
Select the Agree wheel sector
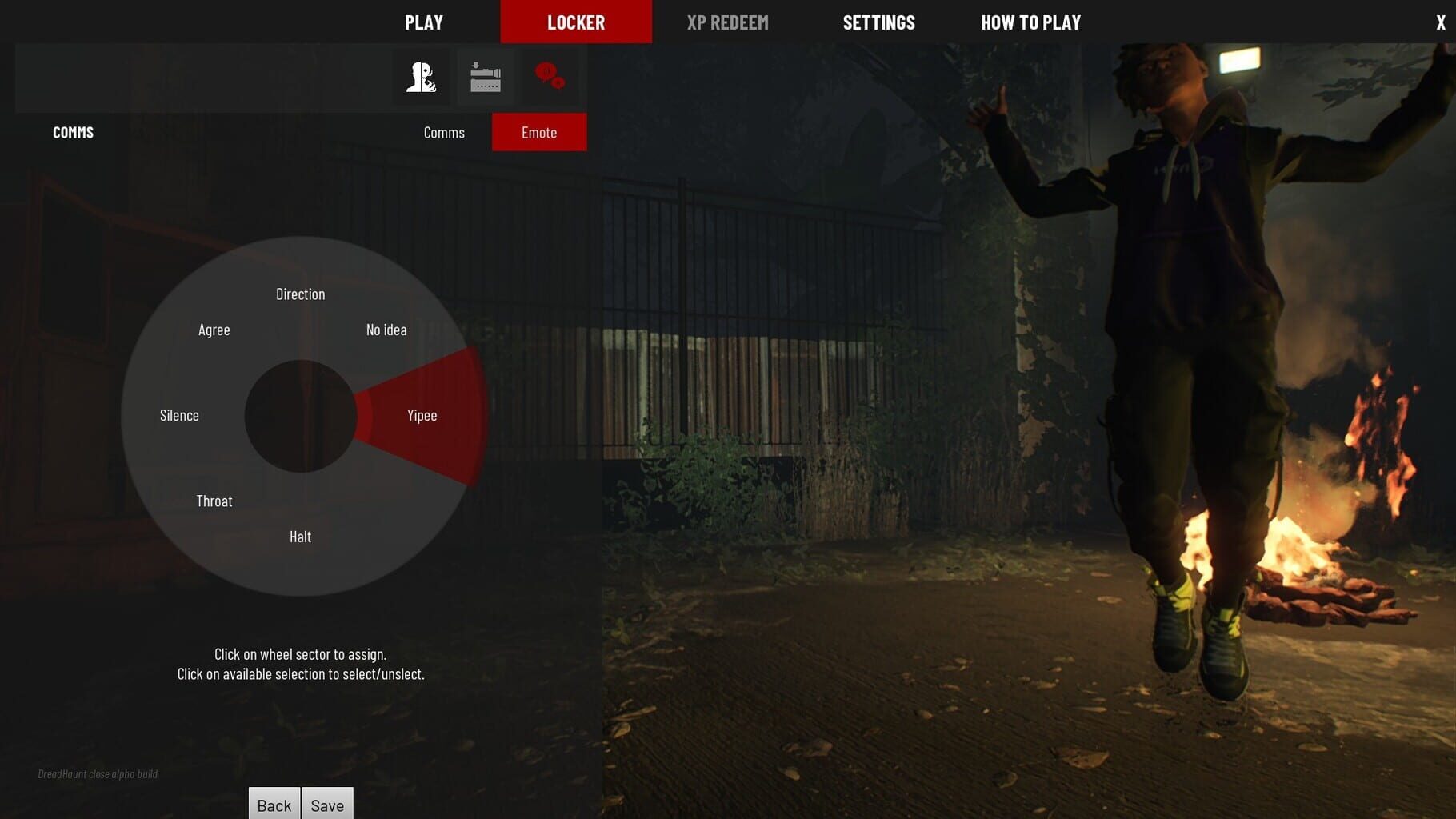tap(214, 330)
